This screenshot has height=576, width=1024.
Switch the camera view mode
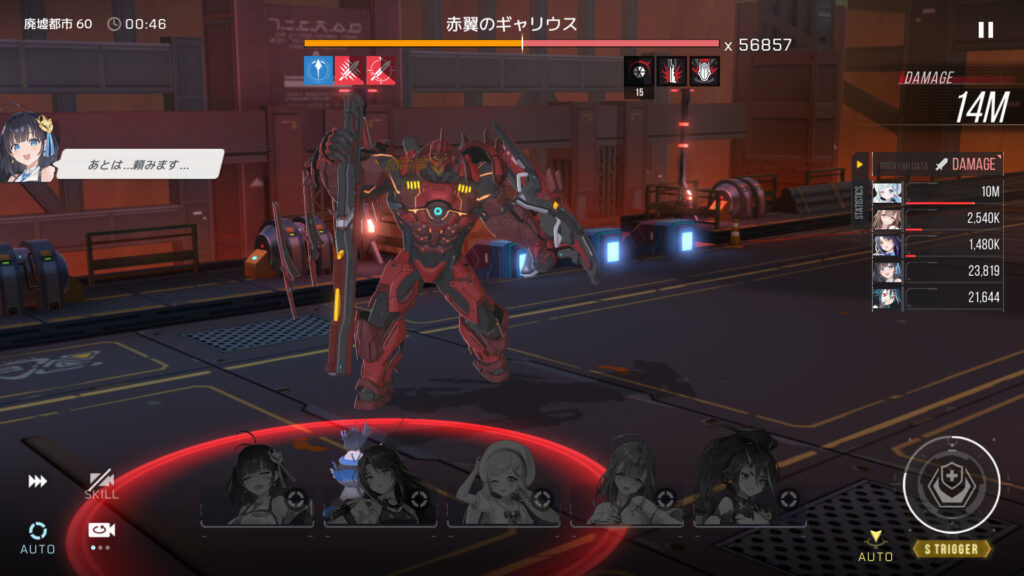pyautogui.click(x=99, y=532)
